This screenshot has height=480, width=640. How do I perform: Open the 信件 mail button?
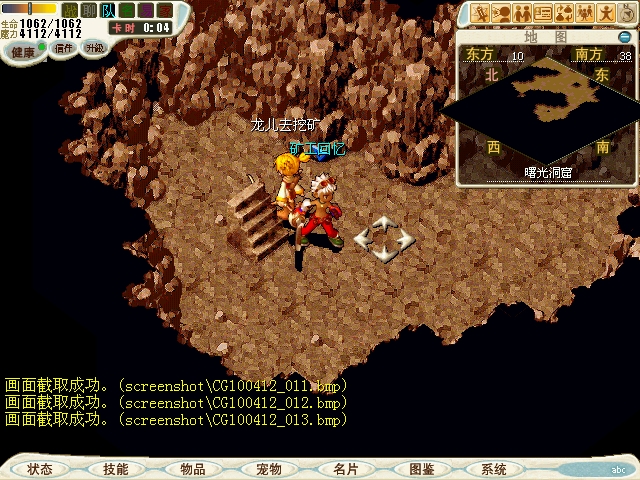click(x=64, y=48)
